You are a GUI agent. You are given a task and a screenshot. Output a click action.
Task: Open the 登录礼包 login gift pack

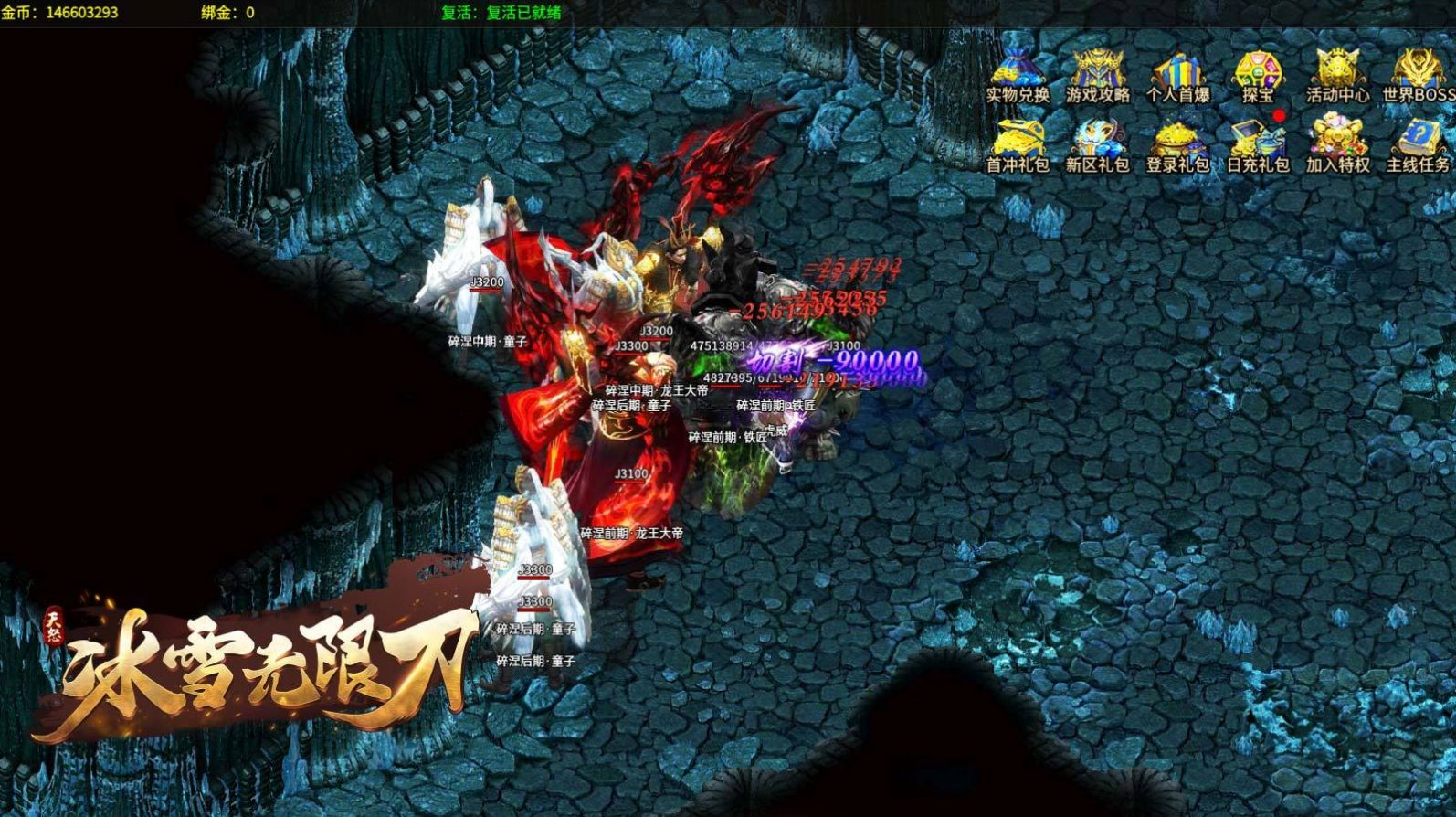click(x=1177, y=143)
